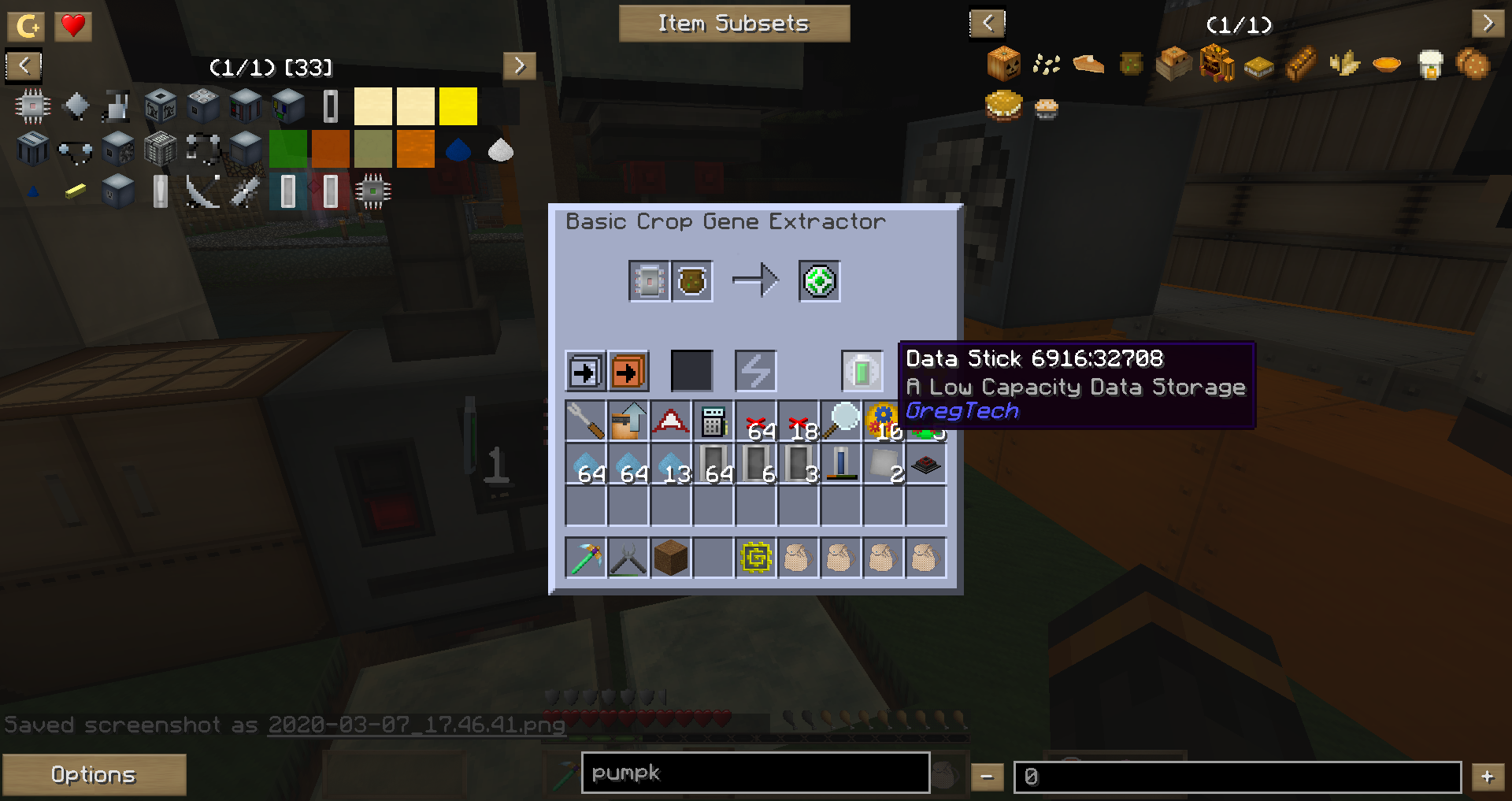This screenshot has width=1512, height=801.
Task: Click the lightning energy slot icon
Action: tap(755, 370)
